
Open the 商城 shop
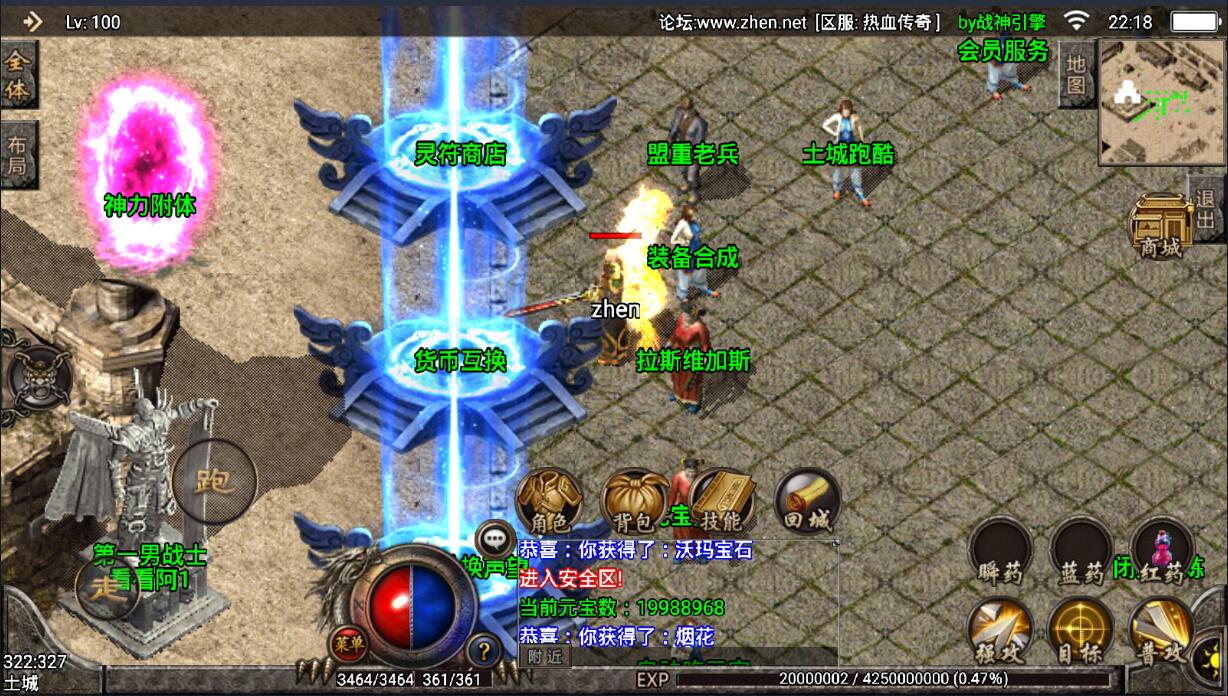1161,228
